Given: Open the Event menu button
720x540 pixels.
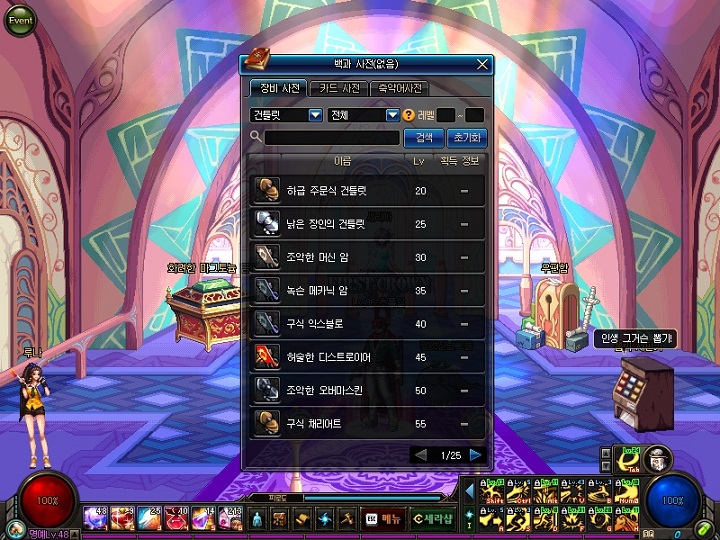Looking at the screenshot, I should (21, 19).
